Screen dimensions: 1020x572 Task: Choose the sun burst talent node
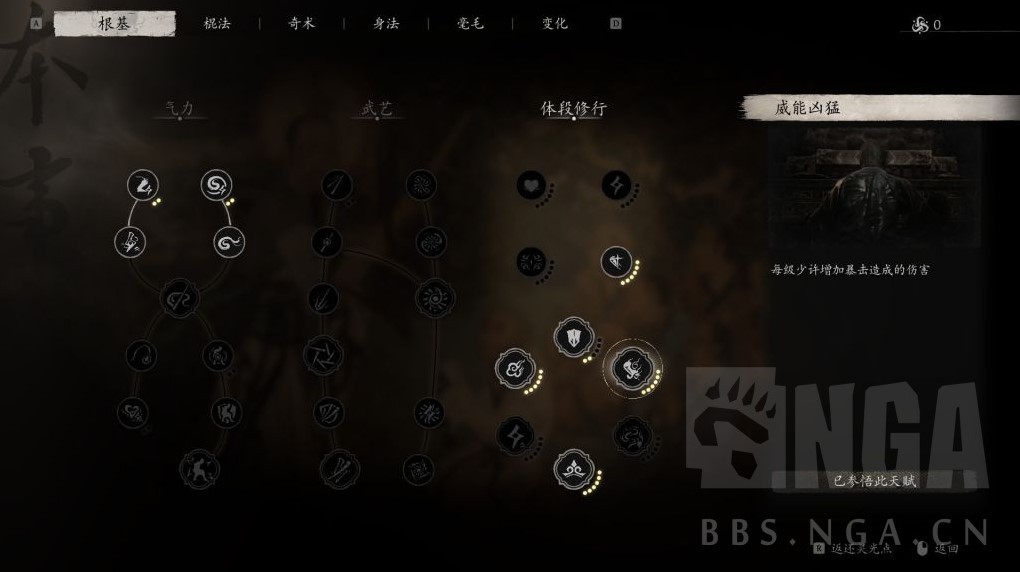(x=435, y=297)
